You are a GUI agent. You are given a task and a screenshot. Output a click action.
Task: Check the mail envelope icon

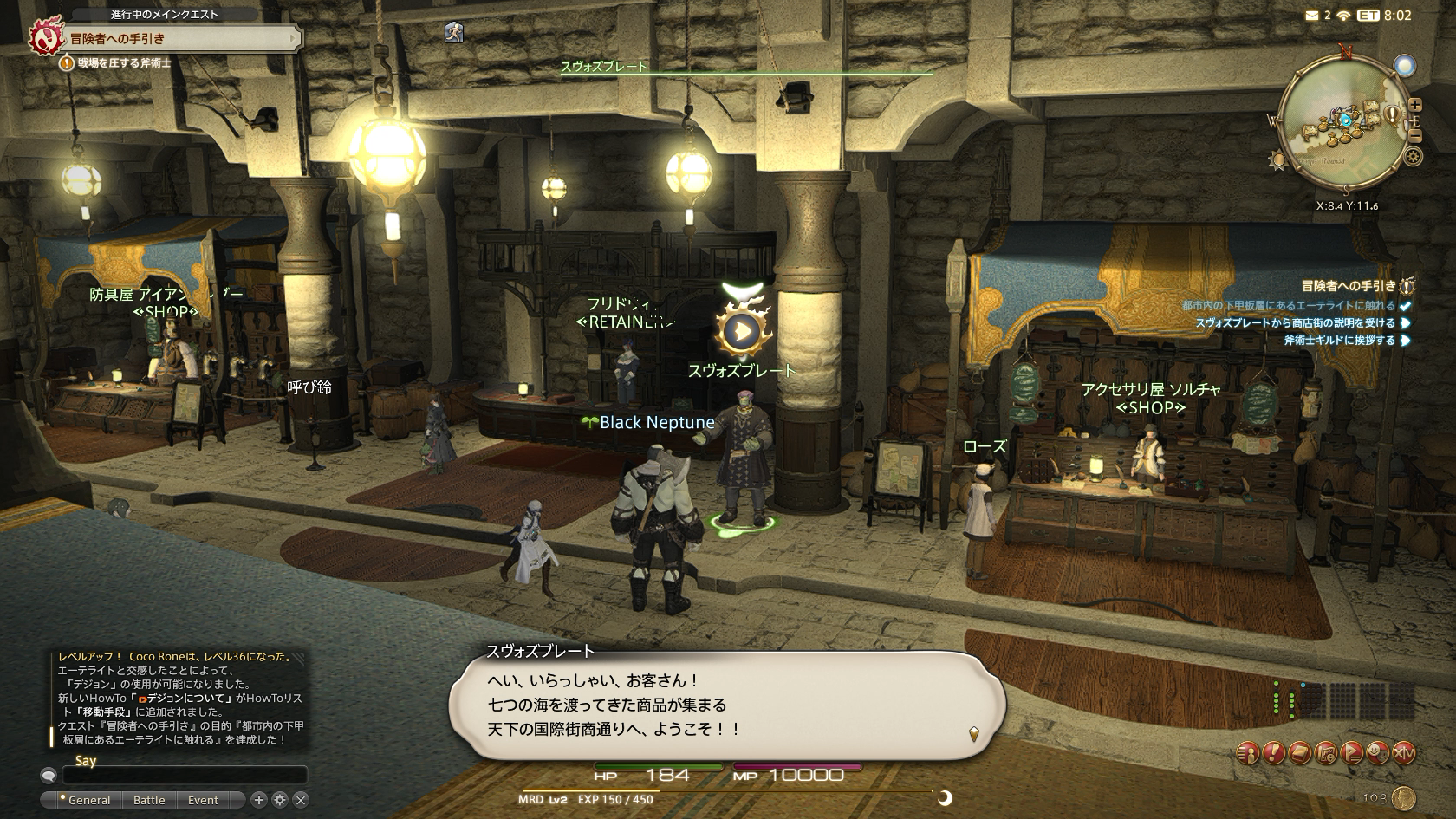(1312, 16)
